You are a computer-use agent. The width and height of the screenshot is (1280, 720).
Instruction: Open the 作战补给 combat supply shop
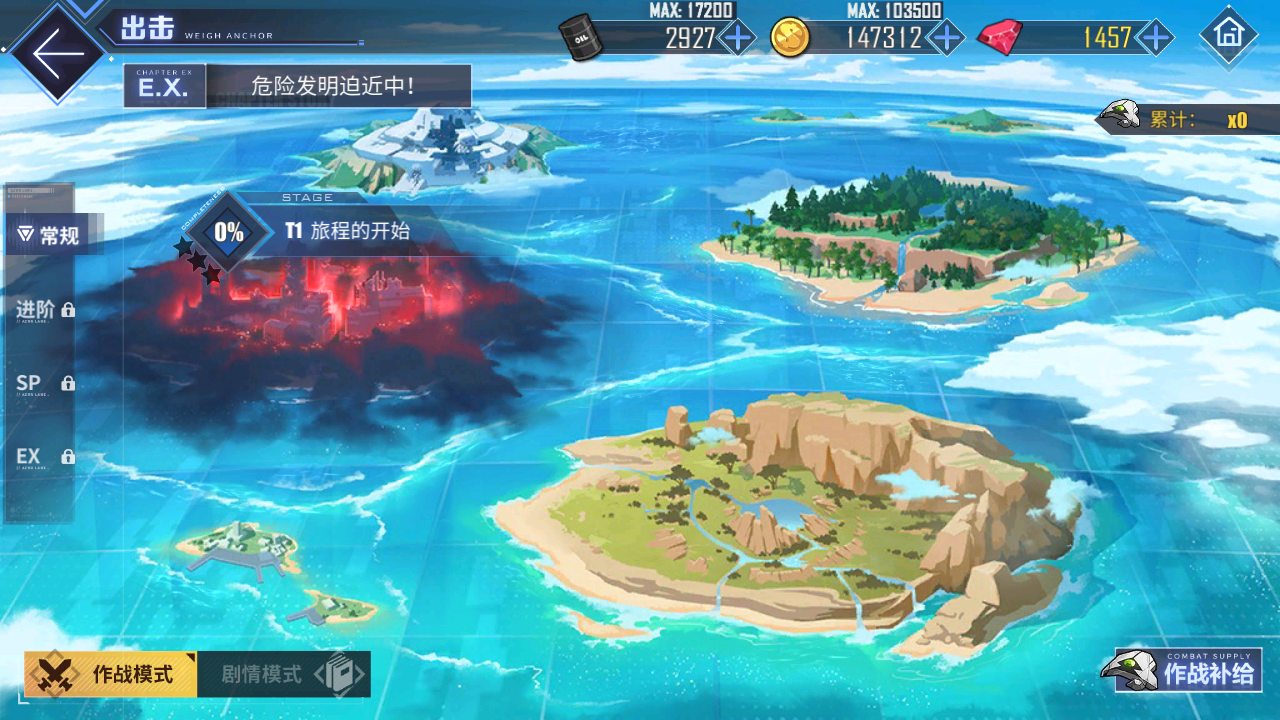1185,671
